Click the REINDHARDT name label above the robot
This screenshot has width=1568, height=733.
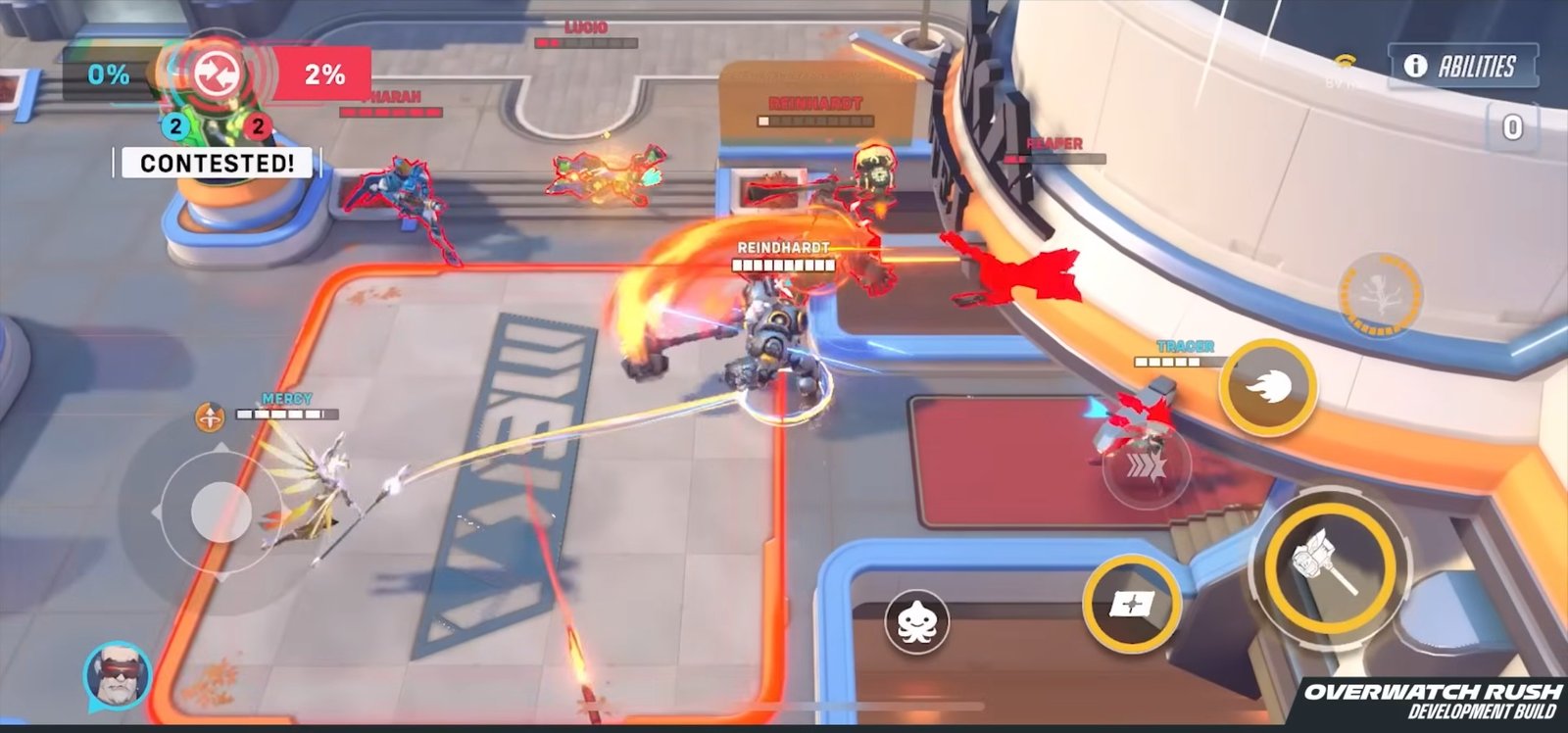783,248
